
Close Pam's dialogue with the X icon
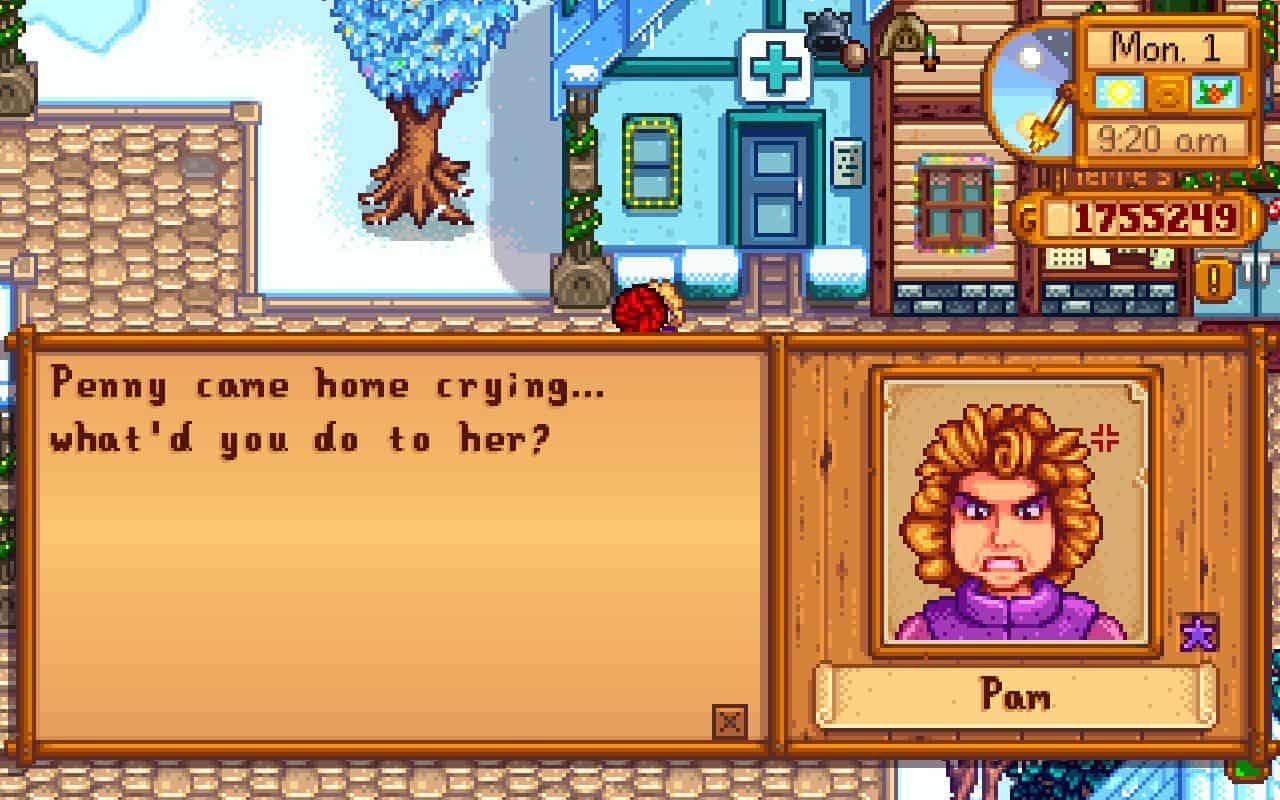tap(730, 721)
